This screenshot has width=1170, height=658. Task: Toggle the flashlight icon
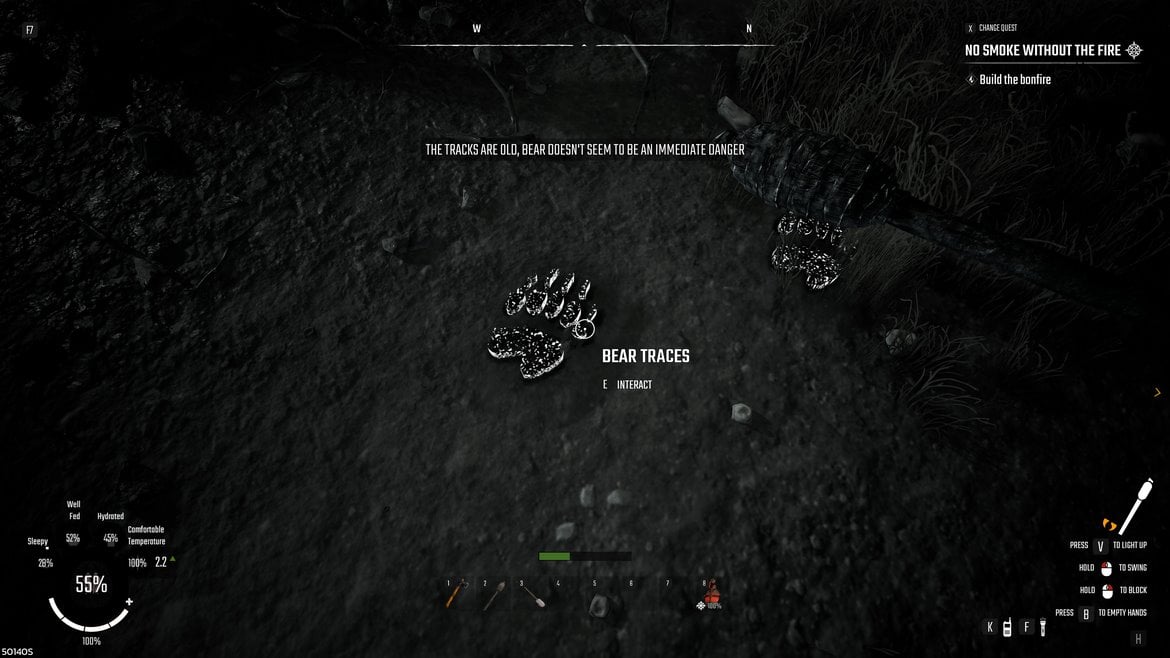pyautogui.click(x=1041, y=627)
